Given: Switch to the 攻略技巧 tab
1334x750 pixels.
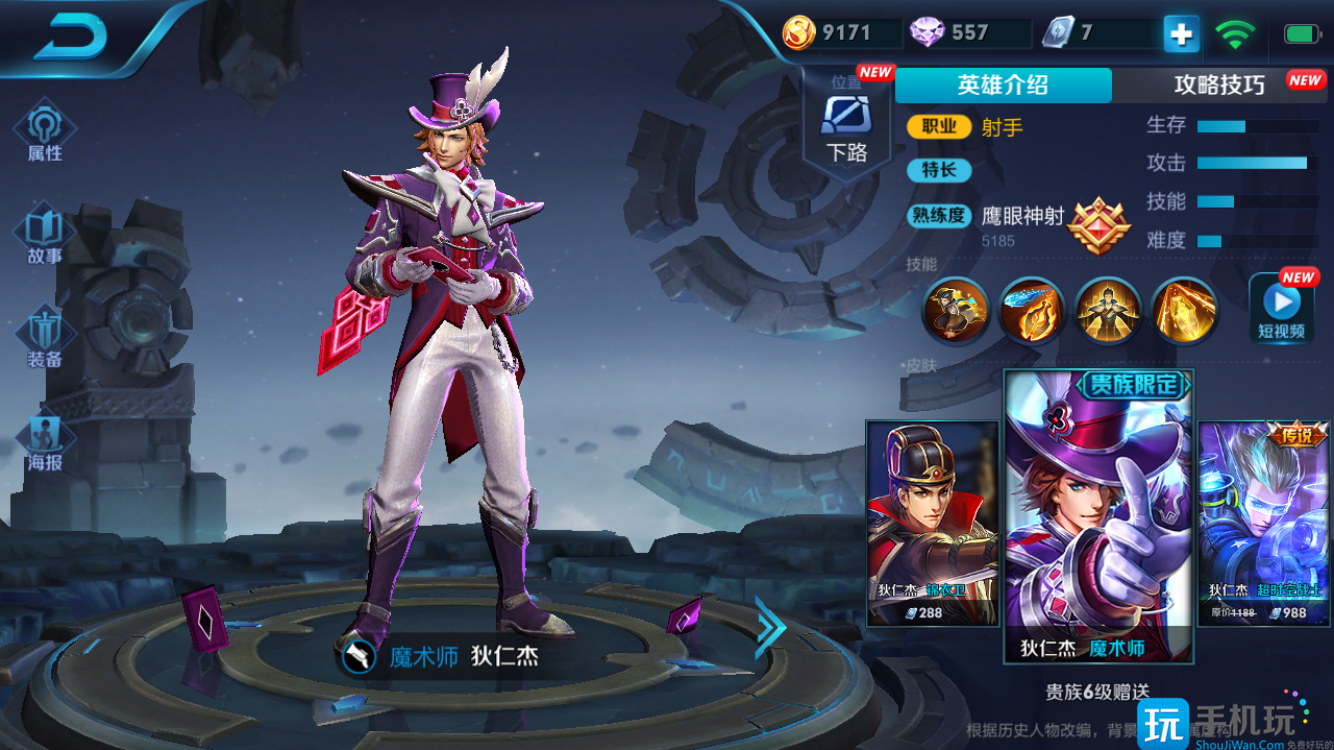Looking at the screenshot, I should [x=1220, y=85].
